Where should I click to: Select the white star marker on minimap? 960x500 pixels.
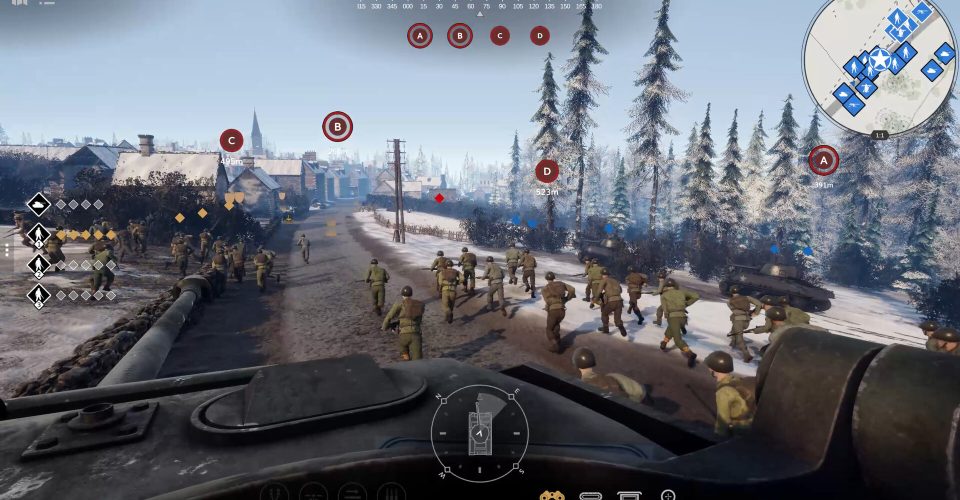(x=879, y=59)
